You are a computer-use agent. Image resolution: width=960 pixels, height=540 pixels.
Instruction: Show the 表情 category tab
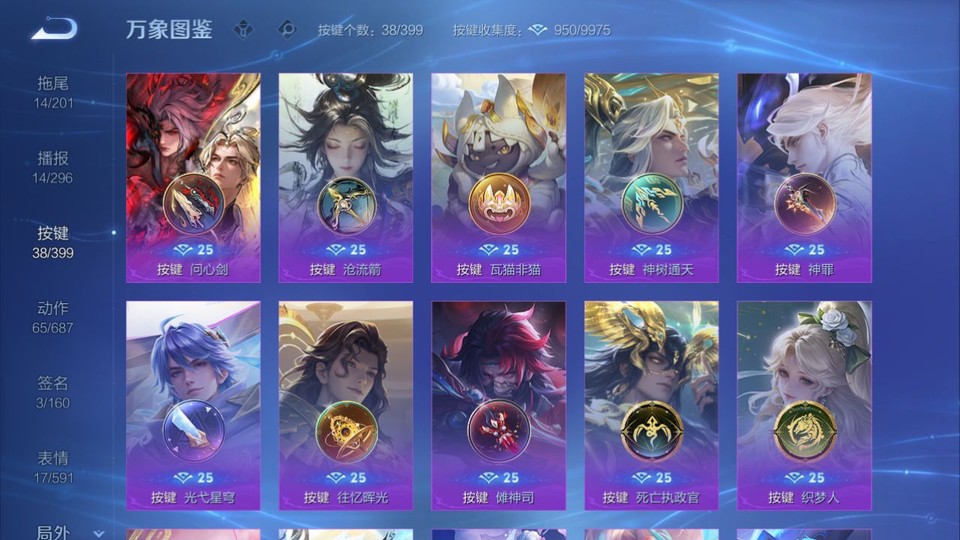[x=53, y=466]
